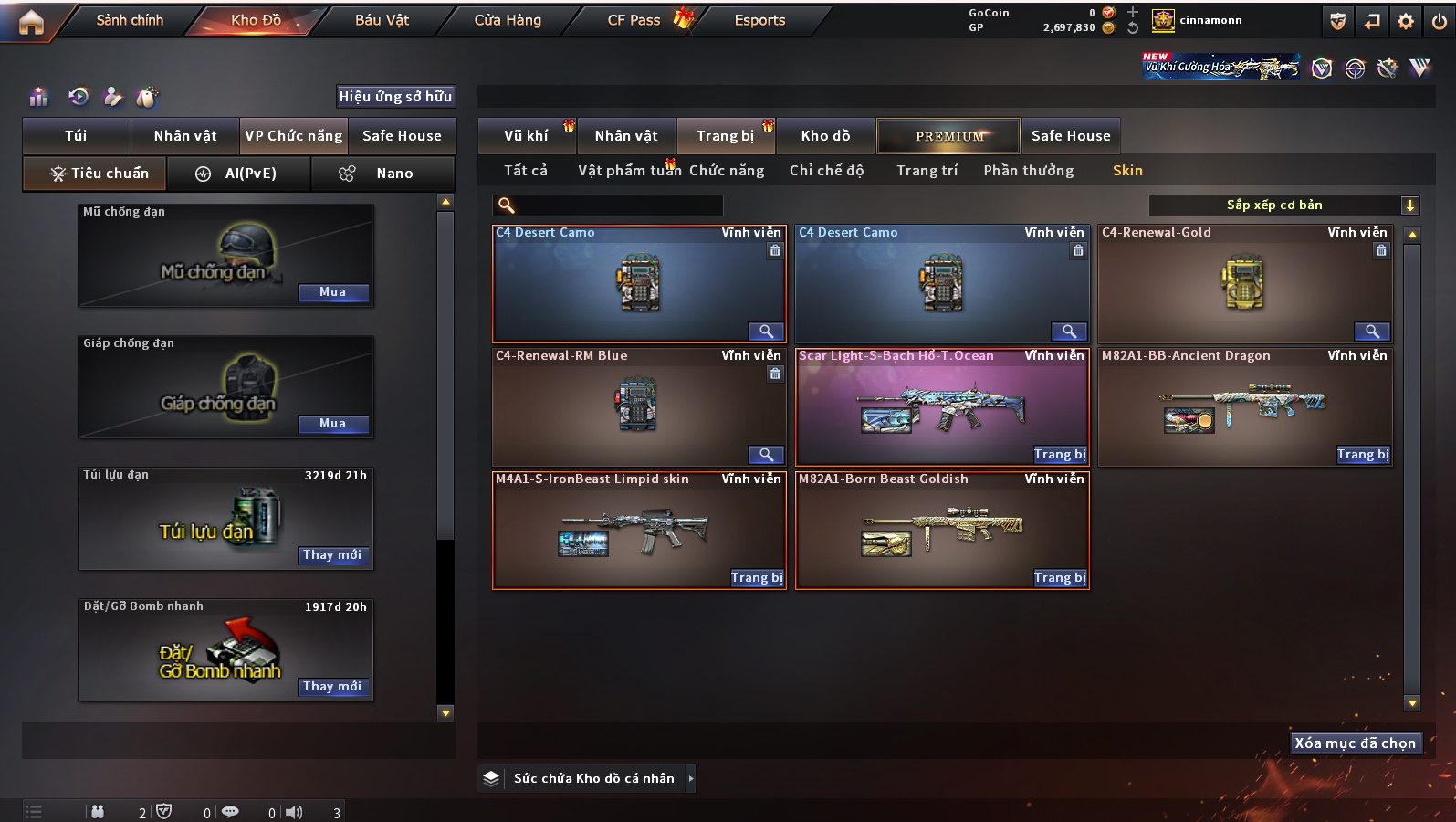Screen dimensions: 1456x822
Task: Select the AI(PvE) loadout tab
Action: tap(239, 174)
